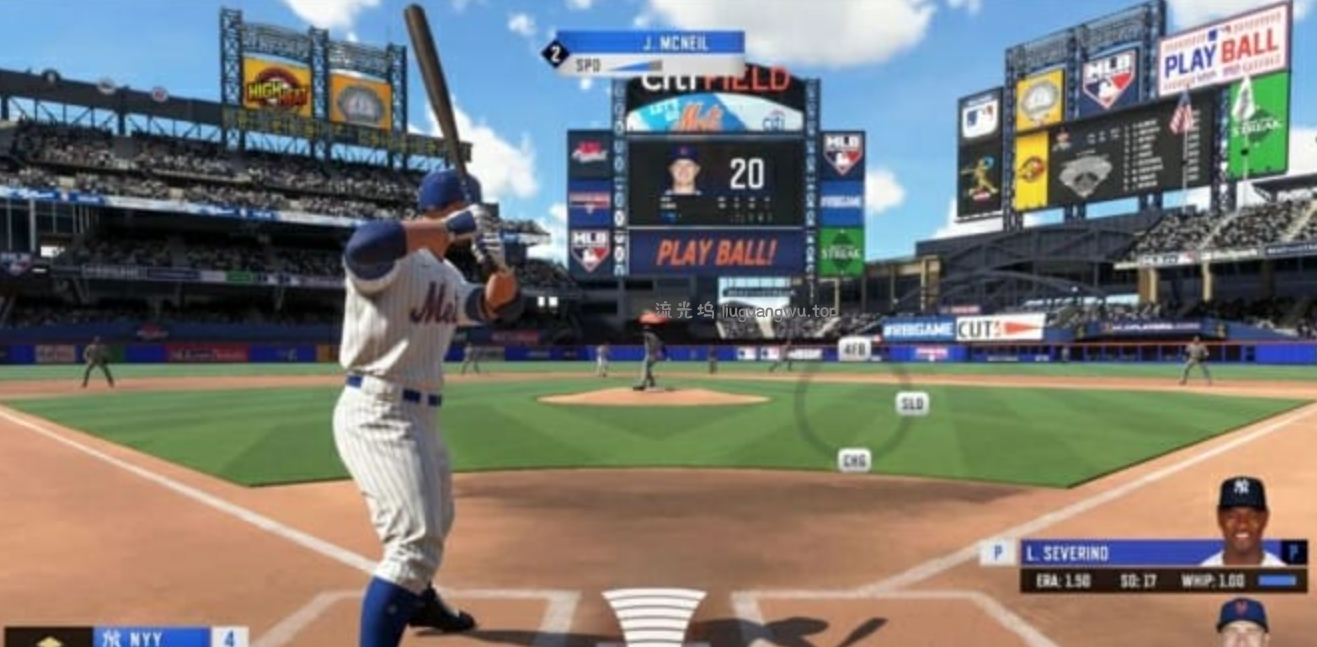The height and width of the screenshot is (647, 1317).
Task: Choose the SLD slider pitch marker
Action: (912, 403)
